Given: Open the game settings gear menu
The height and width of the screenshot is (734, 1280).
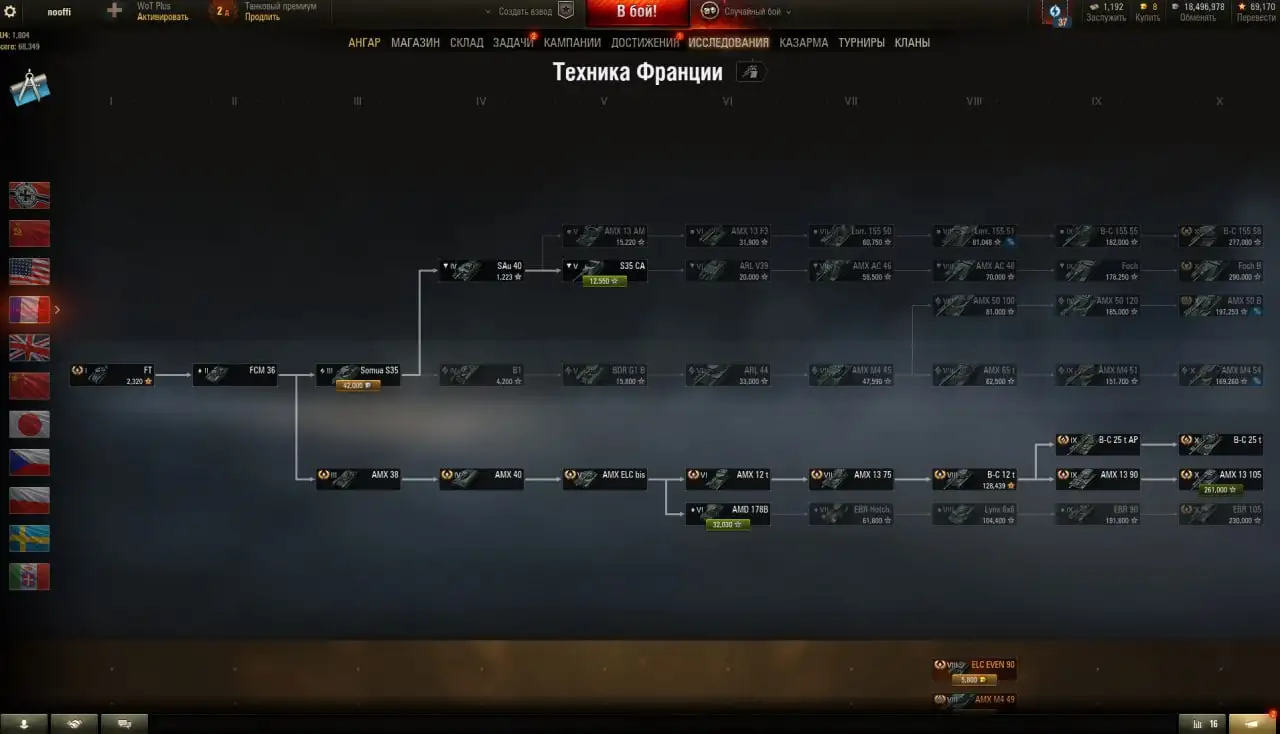Looking at the screenshot, I should (x=10, y=11).
